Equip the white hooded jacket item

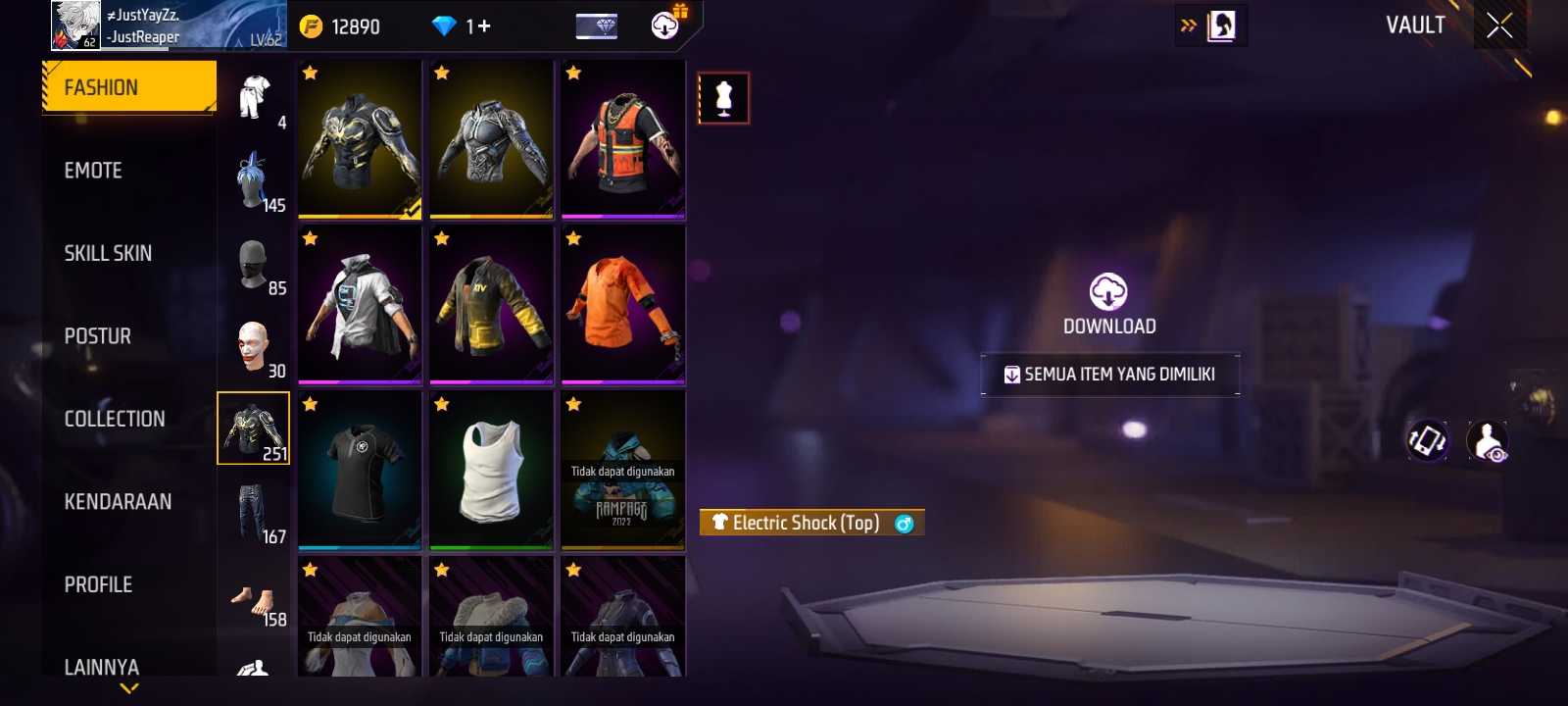360,304
